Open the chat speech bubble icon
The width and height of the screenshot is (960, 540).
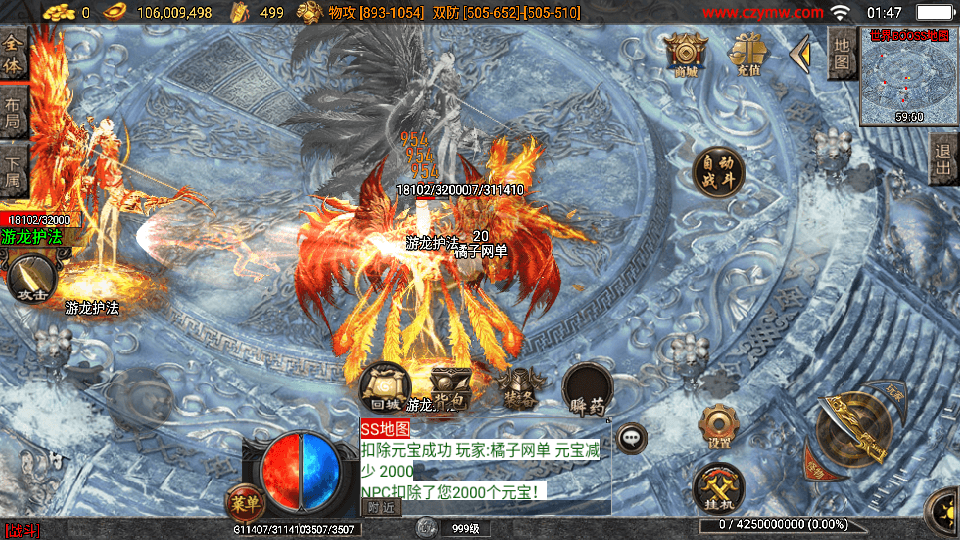(631, 436)
